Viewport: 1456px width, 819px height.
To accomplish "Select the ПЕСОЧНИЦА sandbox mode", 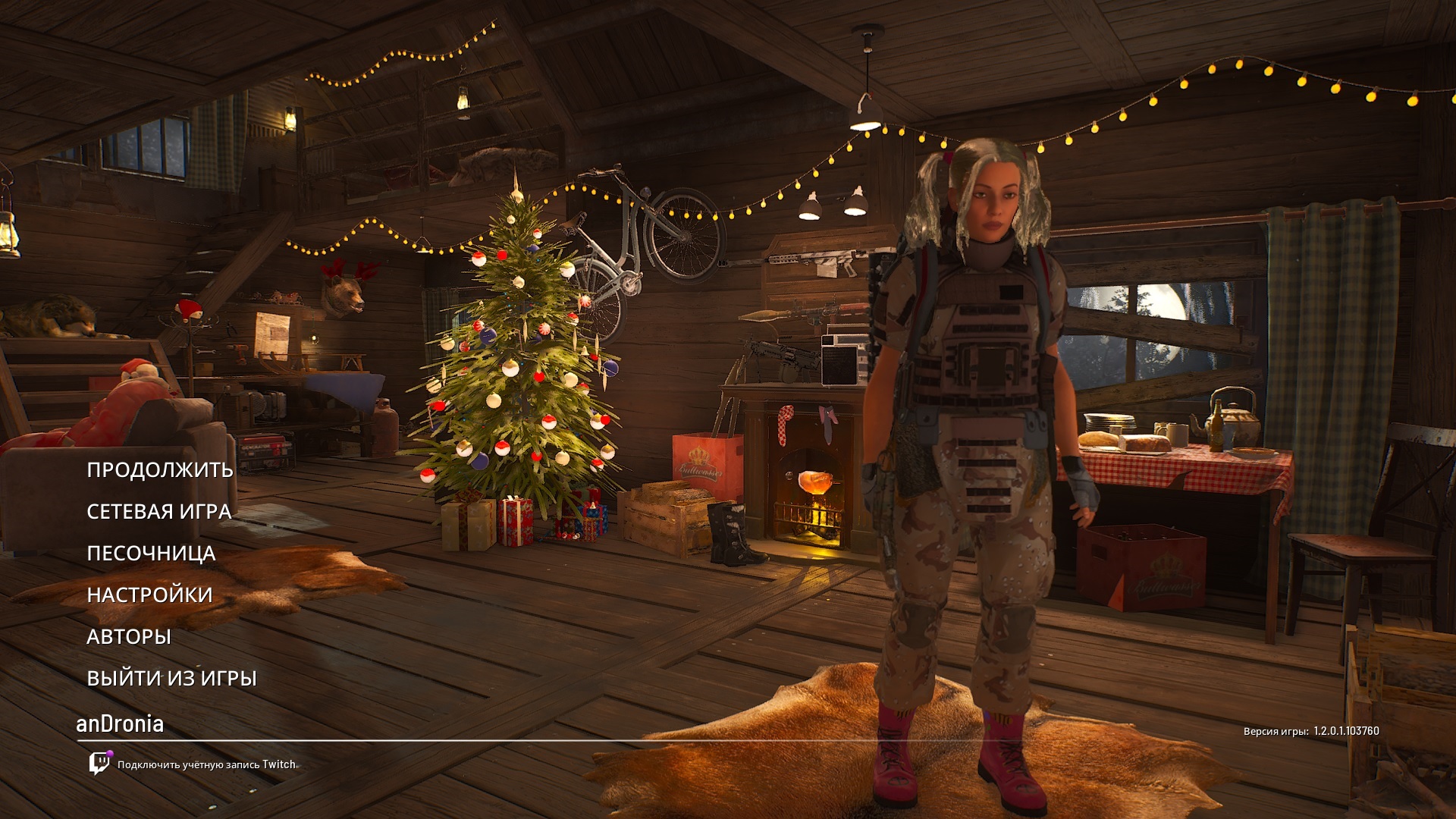I will pos(151,554).
